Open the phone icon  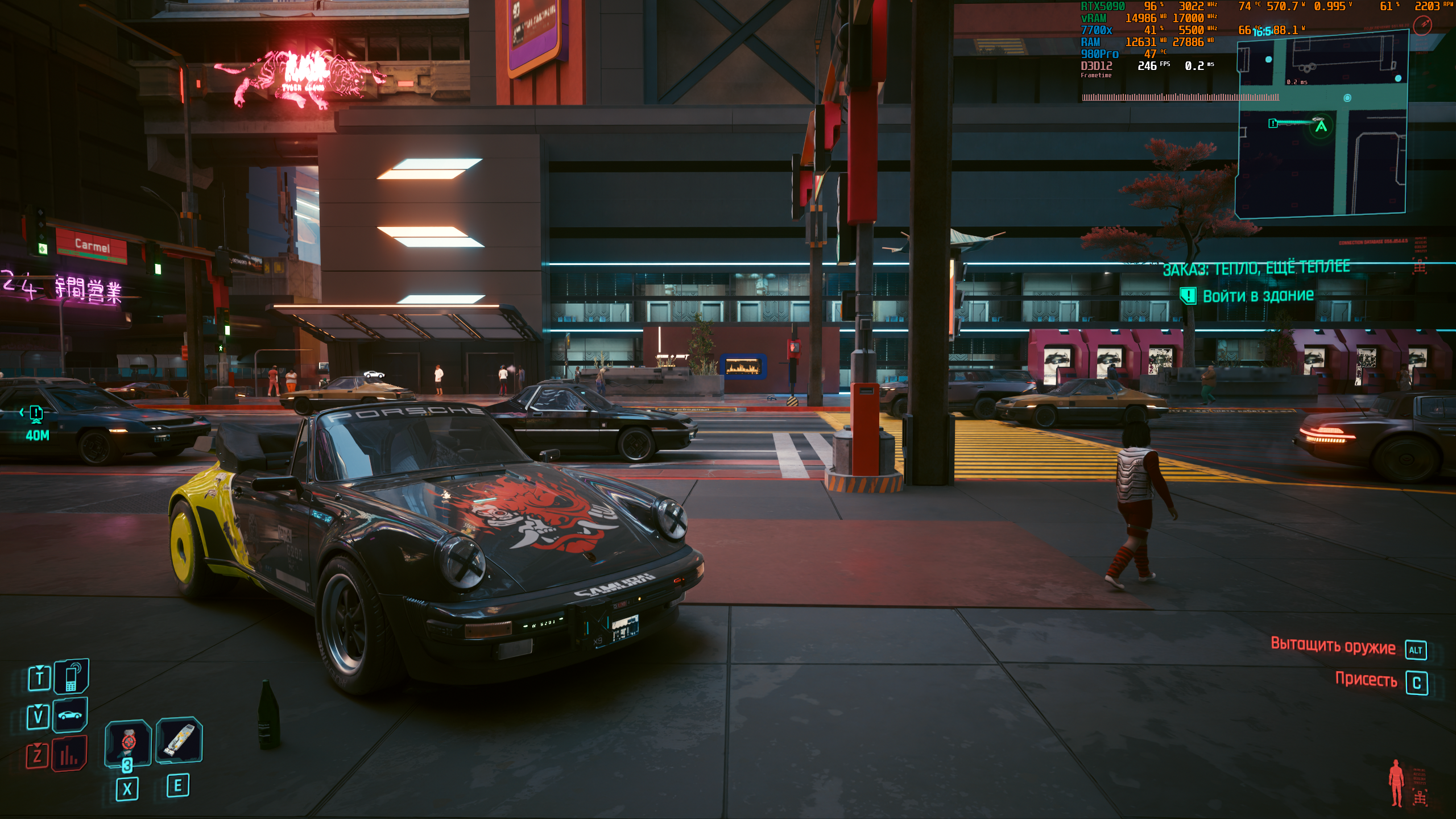click(x=71, y=677)
